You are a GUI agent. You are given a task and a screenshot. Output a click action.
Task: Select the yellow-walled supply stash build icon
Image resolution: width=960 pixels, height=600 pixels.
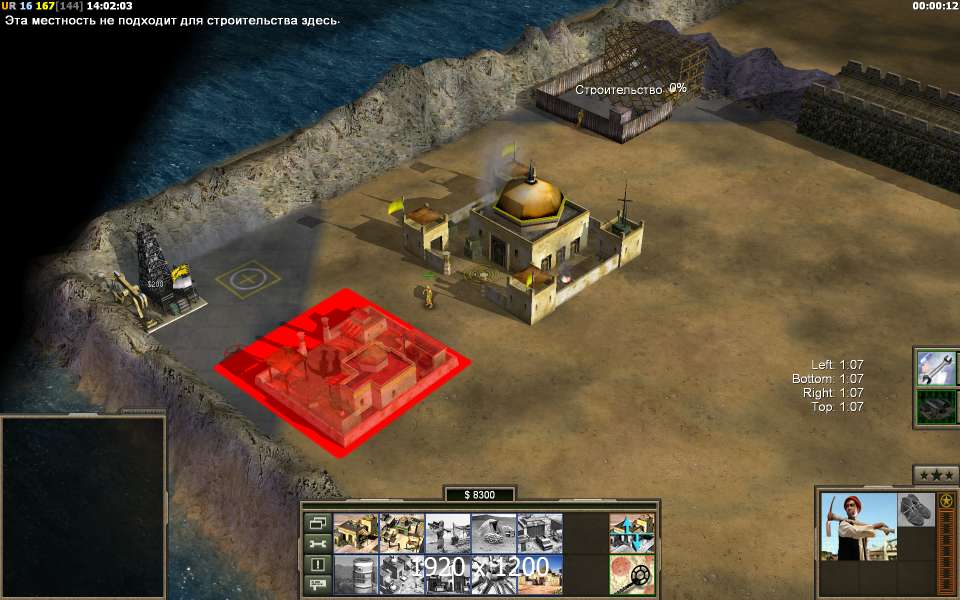[x=355, y=534]
